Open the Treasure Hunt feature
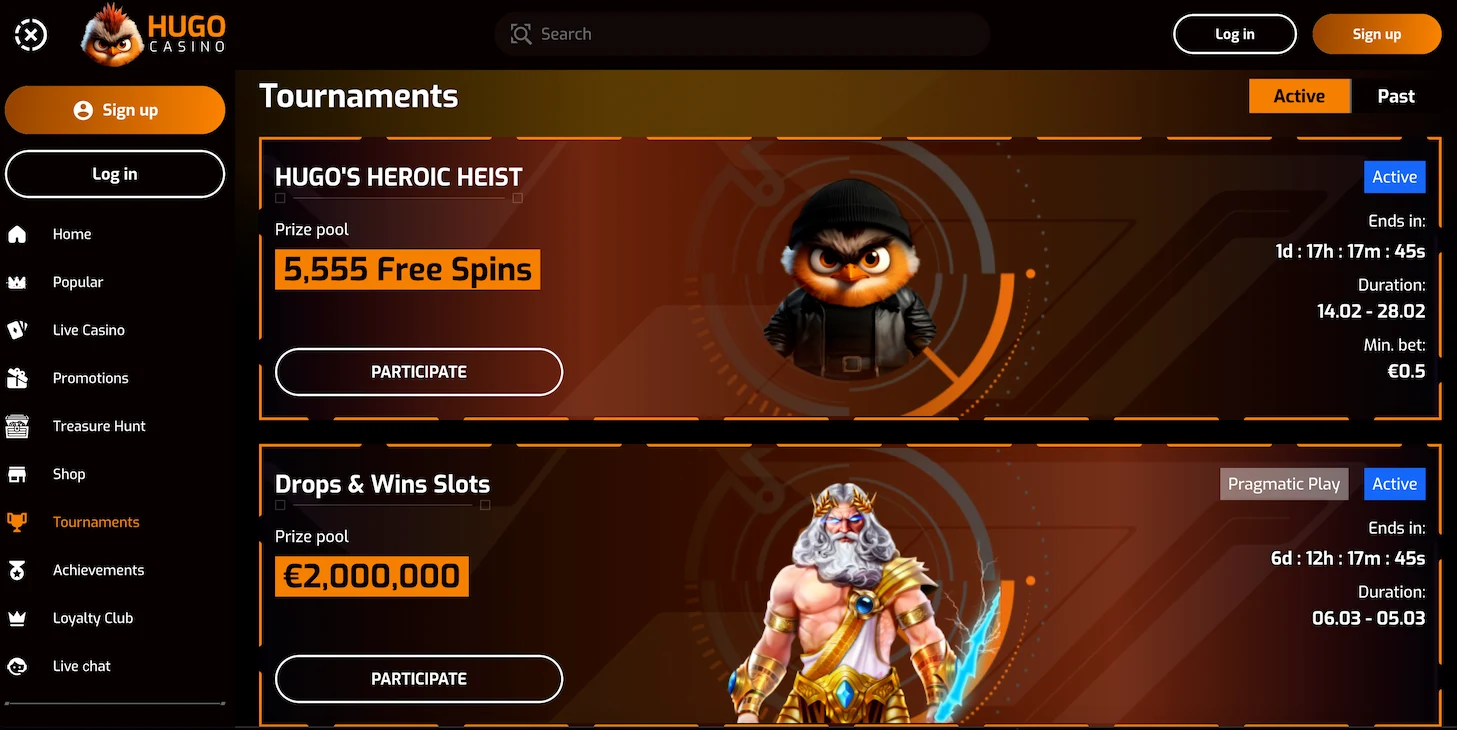Viewport: 1457px width, 730px height. pyautogui.click(x=99, y=425)
